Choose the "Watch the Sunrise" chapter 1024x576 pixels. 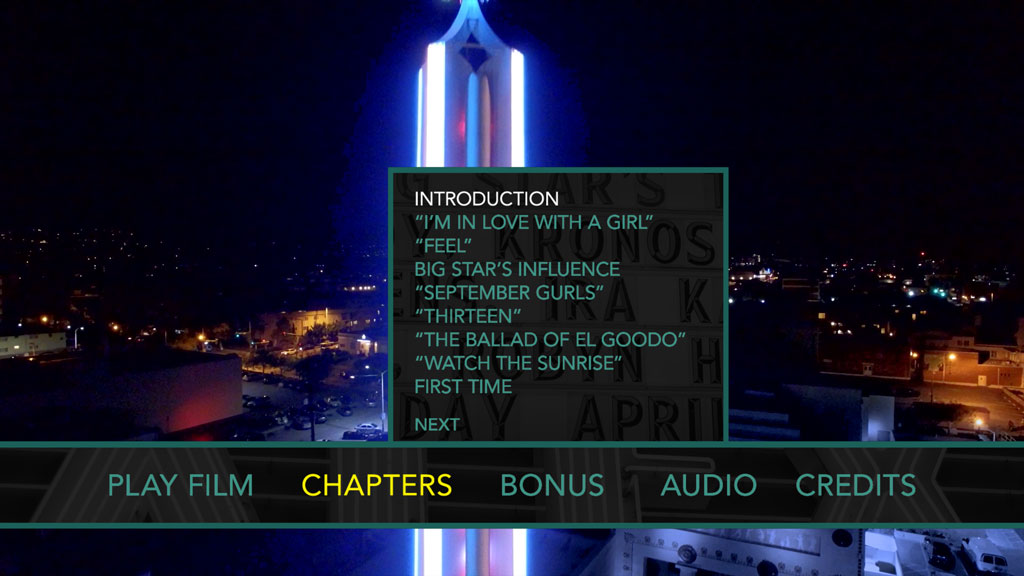point(518,363)
